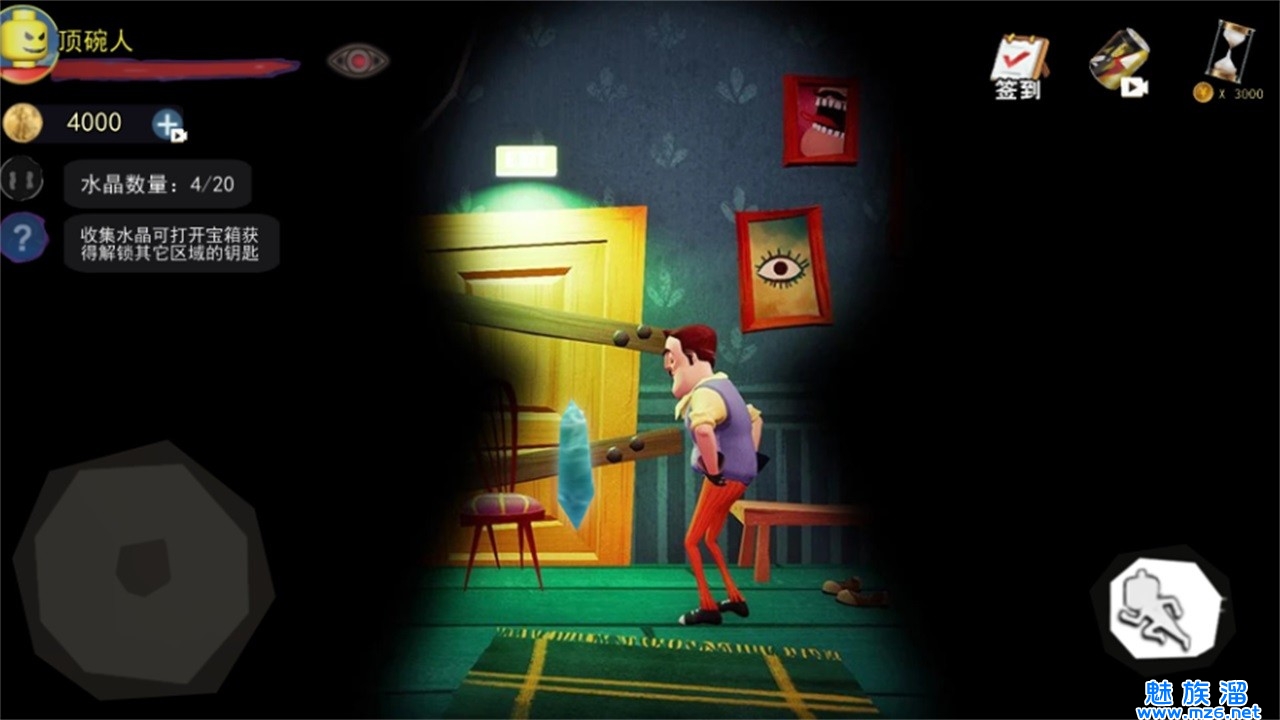This screenshot has width=1280, height=720.
Task: Open the 签到 daily check-in
Action: 1018,66
